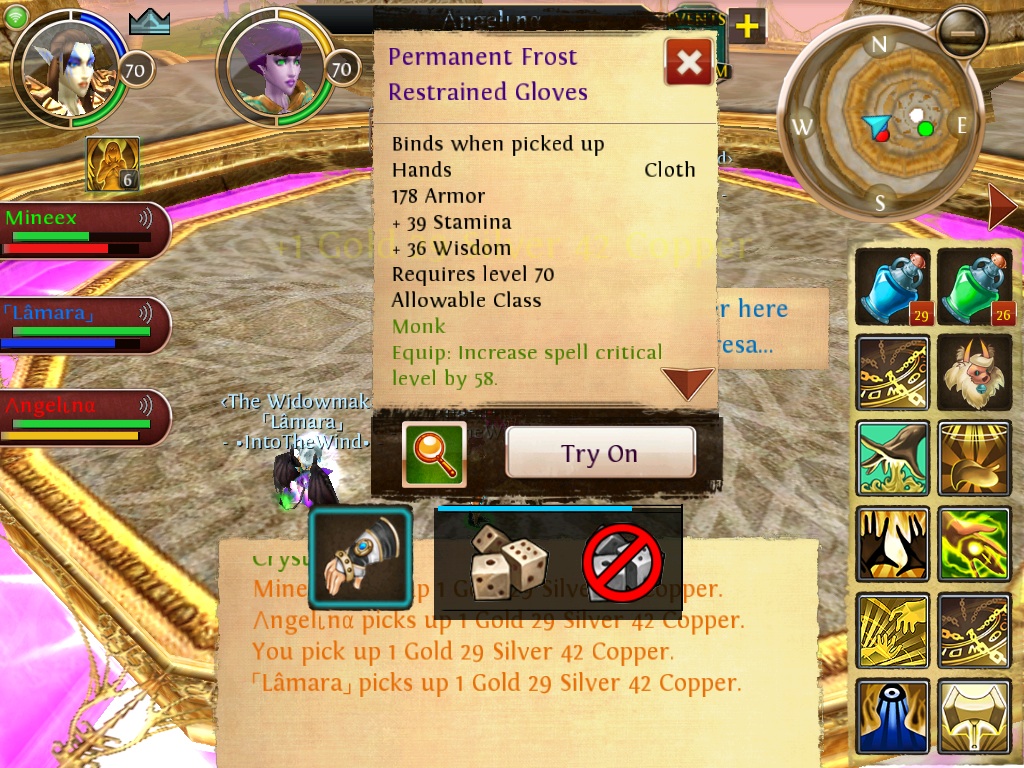Close the Permanent Frost Restrained Gloves tooltip
Screen dimensions: 1024x768
[689, 63]
